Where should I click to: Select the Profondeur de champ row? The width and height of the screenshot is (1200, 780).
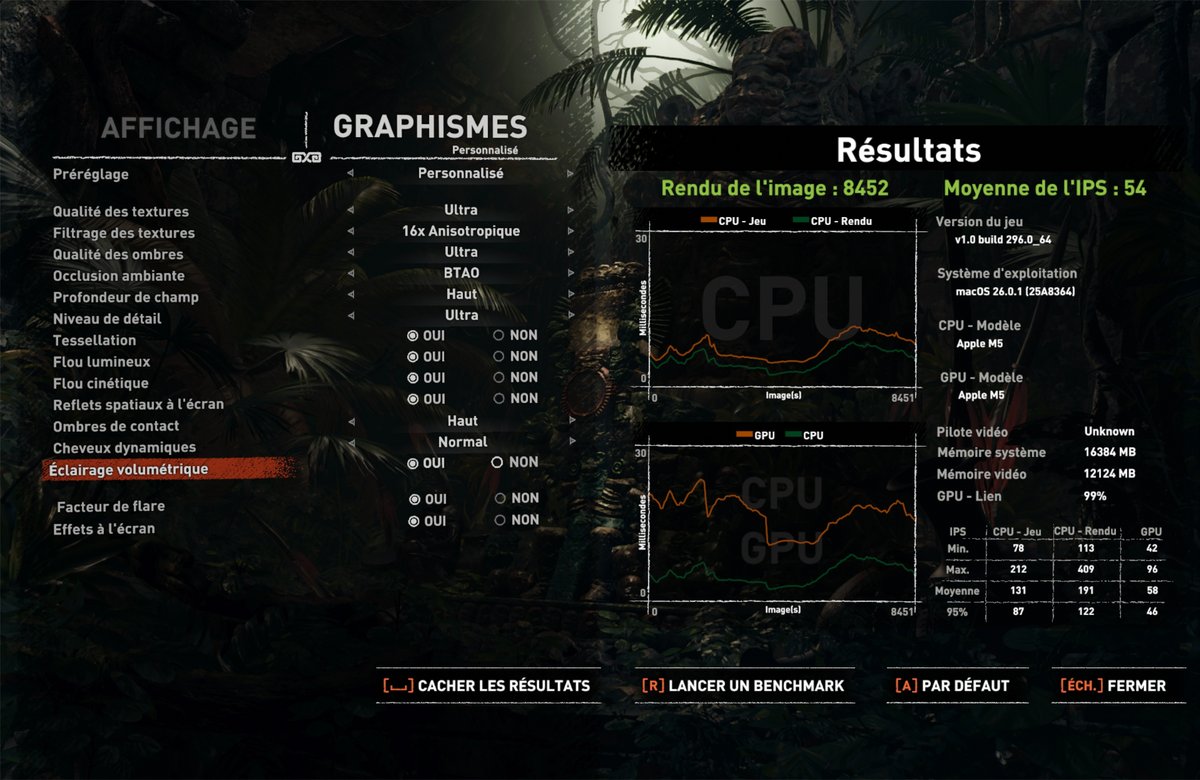click(126, 297)
